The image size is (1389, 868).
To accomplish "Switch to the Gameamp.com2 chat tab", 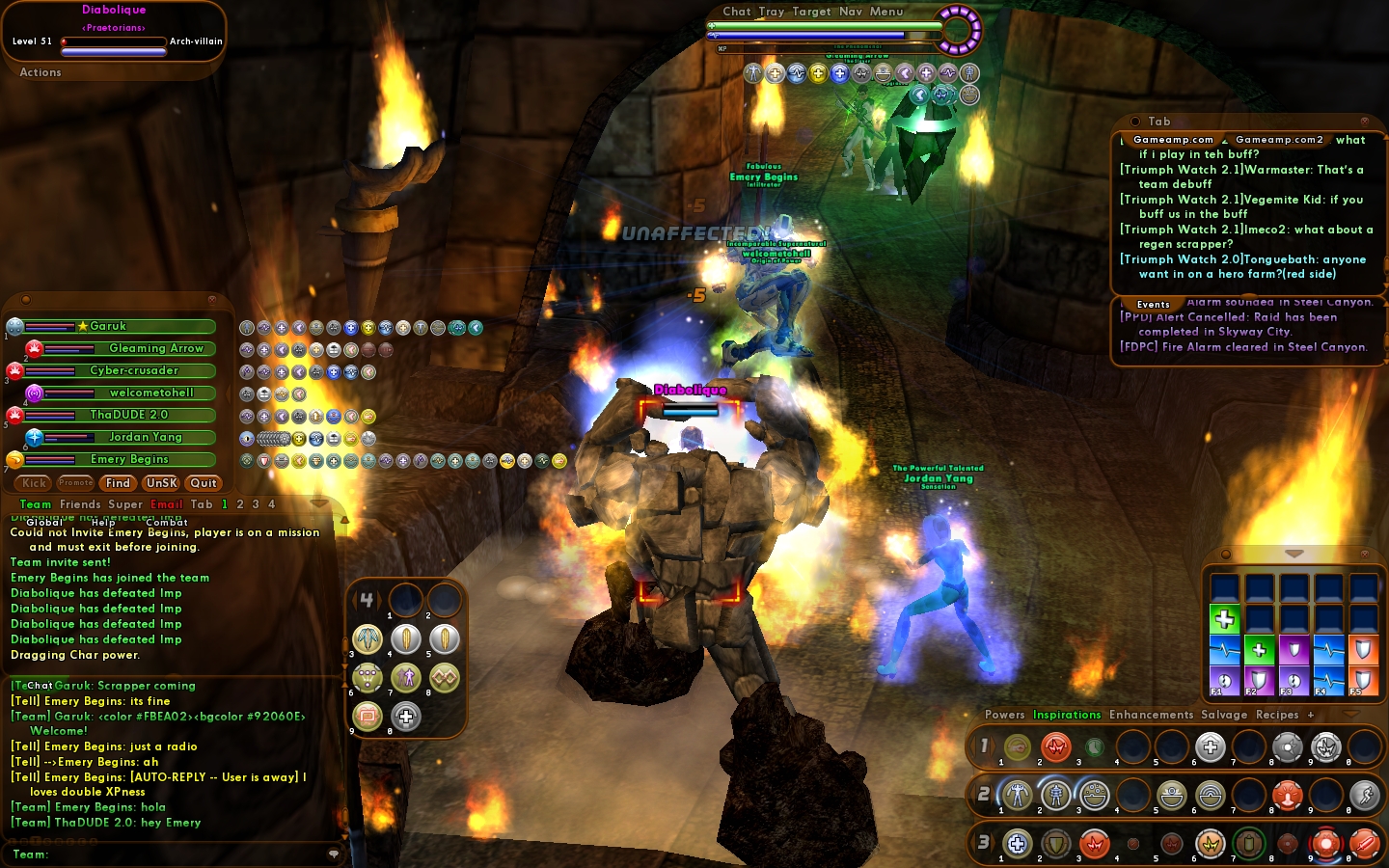I will click(x=1279, y=140).
